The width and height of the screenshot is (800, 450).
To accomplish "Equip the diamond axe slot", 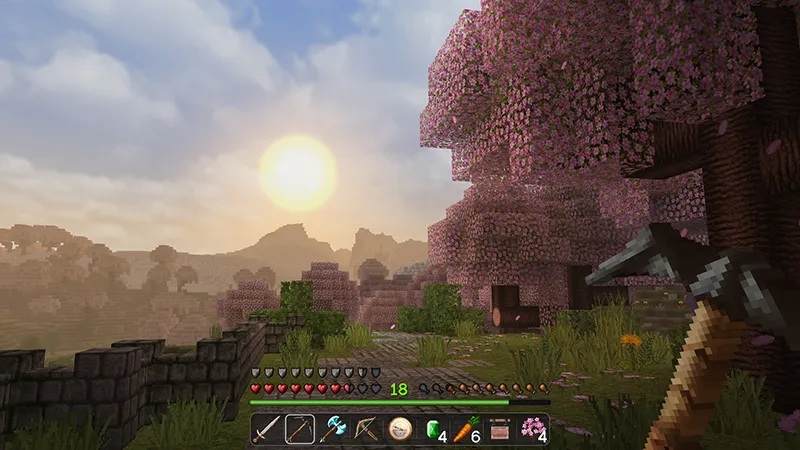I will [x=333, y=429].
